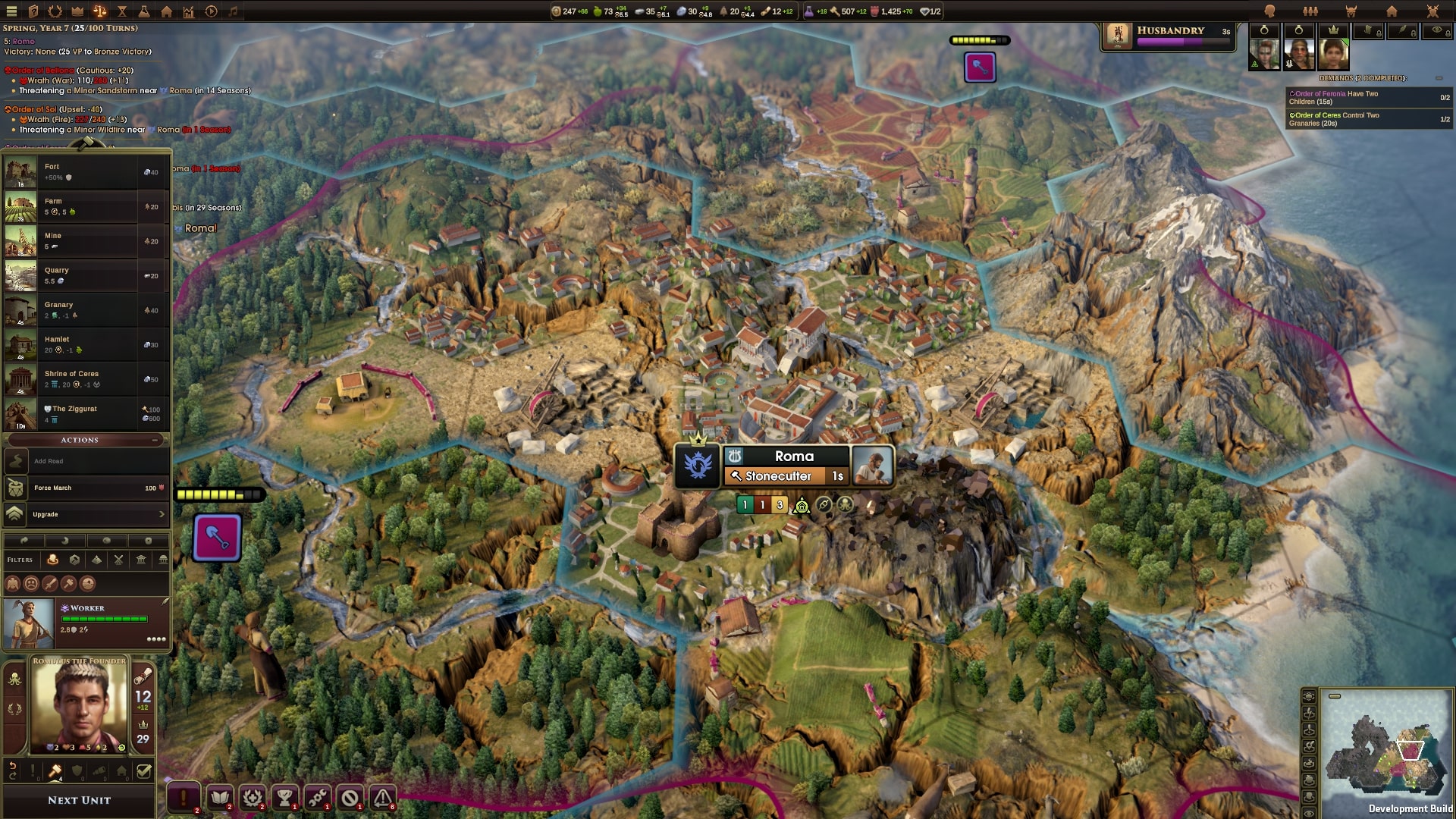Select the Fort improvement

pyautogui.click(x=86, y=172)
